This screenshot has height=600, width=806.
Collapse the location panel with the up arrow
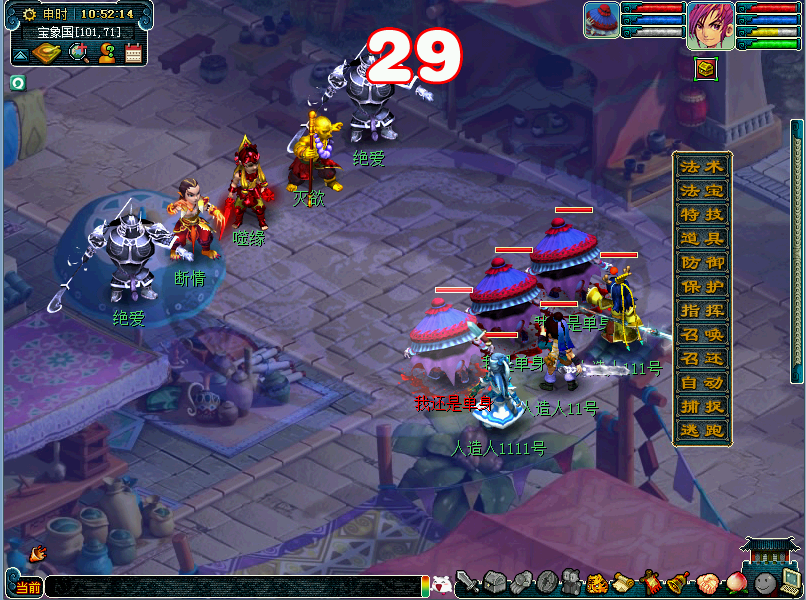coord(21,54)
